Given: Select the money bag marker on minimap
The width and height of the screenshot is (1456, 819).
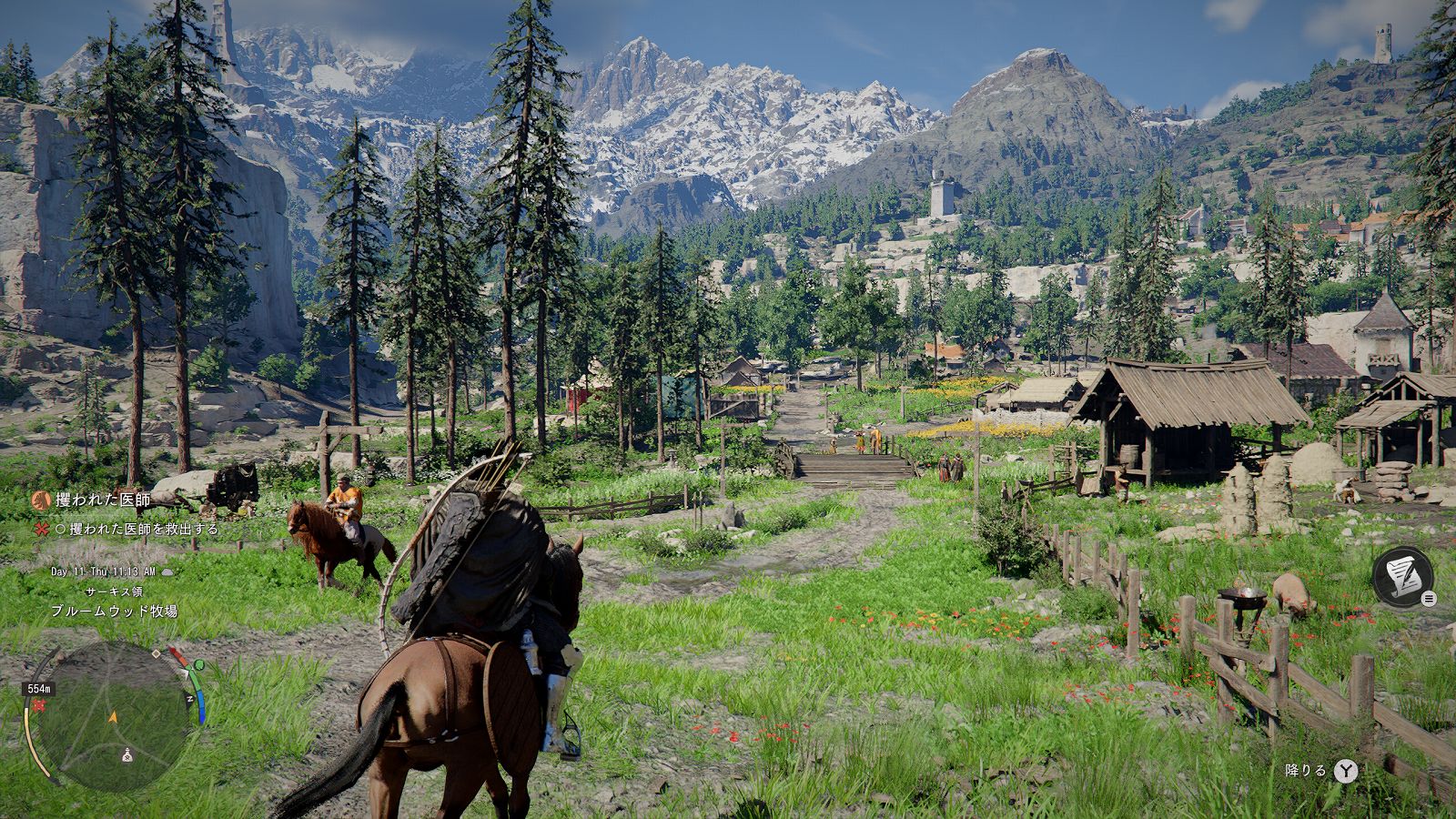Looking at the screenshot, I should [127, 755].
